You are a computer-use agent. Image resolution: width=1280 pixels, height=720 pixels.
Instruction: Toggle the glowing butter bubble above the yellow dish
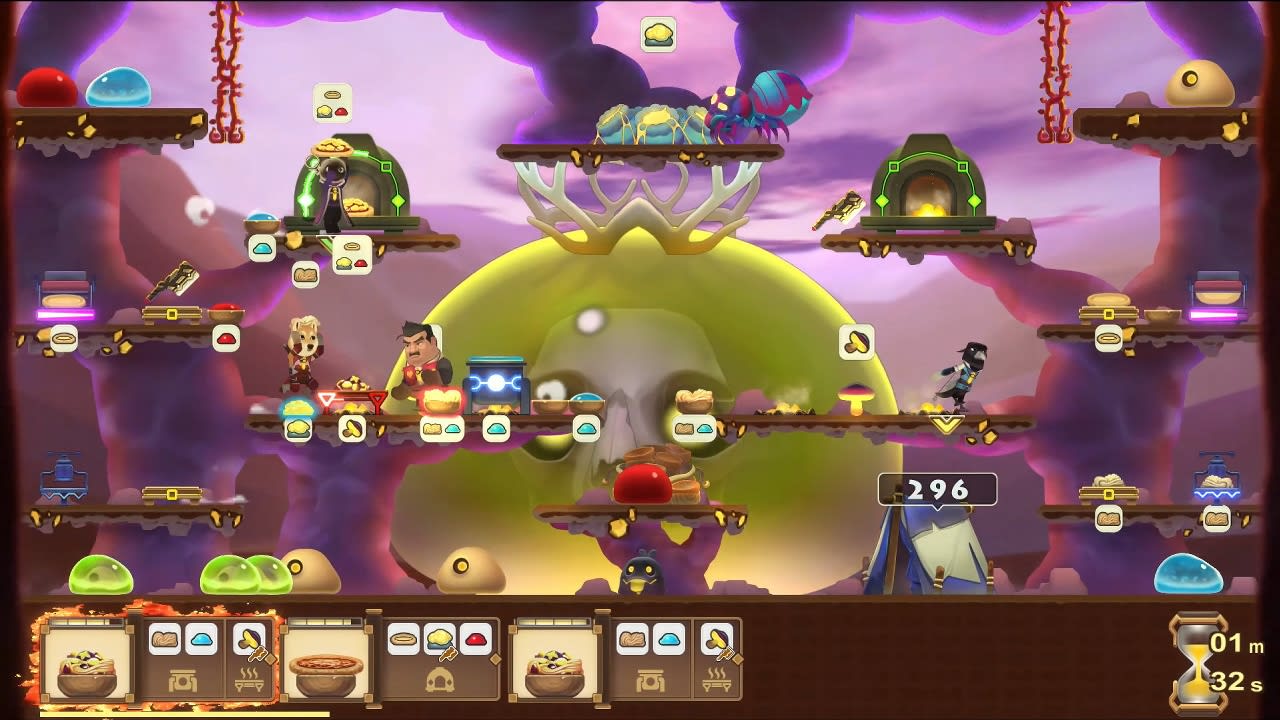[x=296, y=429]
